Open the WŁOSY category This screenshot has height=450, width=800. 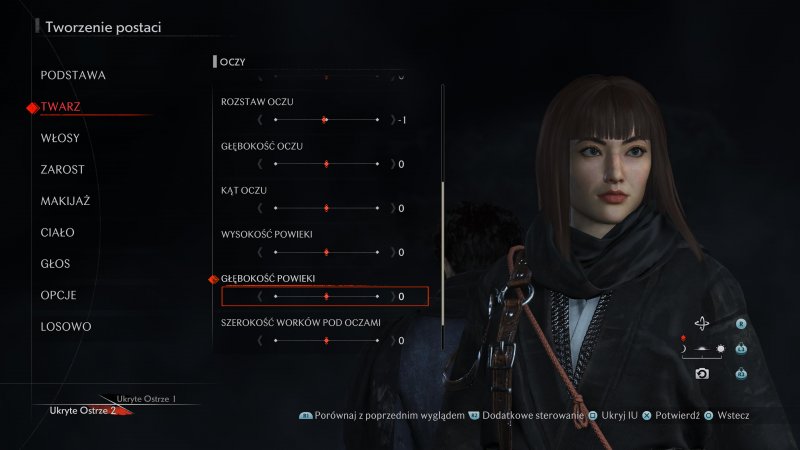60,138
